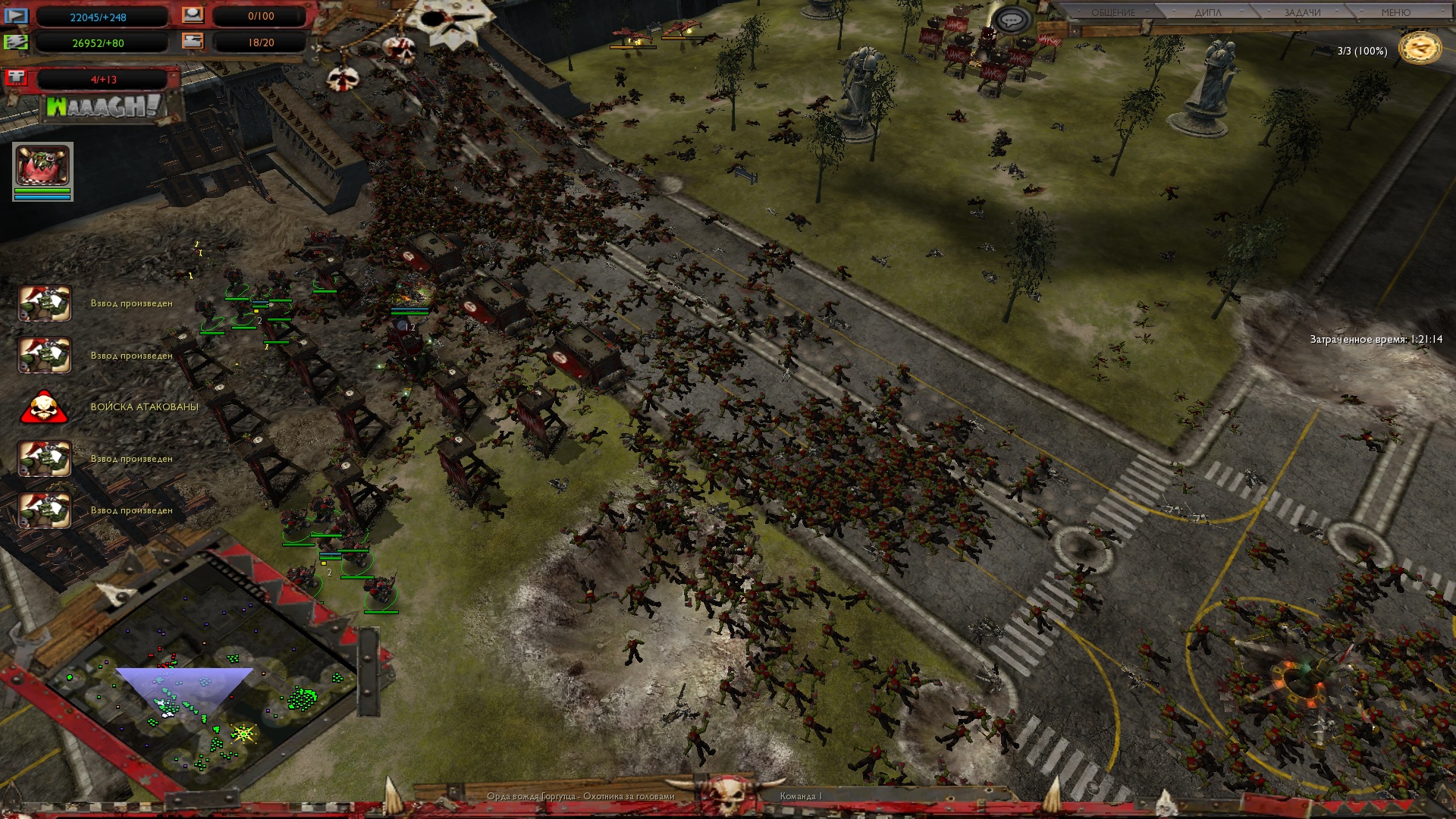Click the WAAAGH! banner
1456x819 pixels.
click(104, 107)
